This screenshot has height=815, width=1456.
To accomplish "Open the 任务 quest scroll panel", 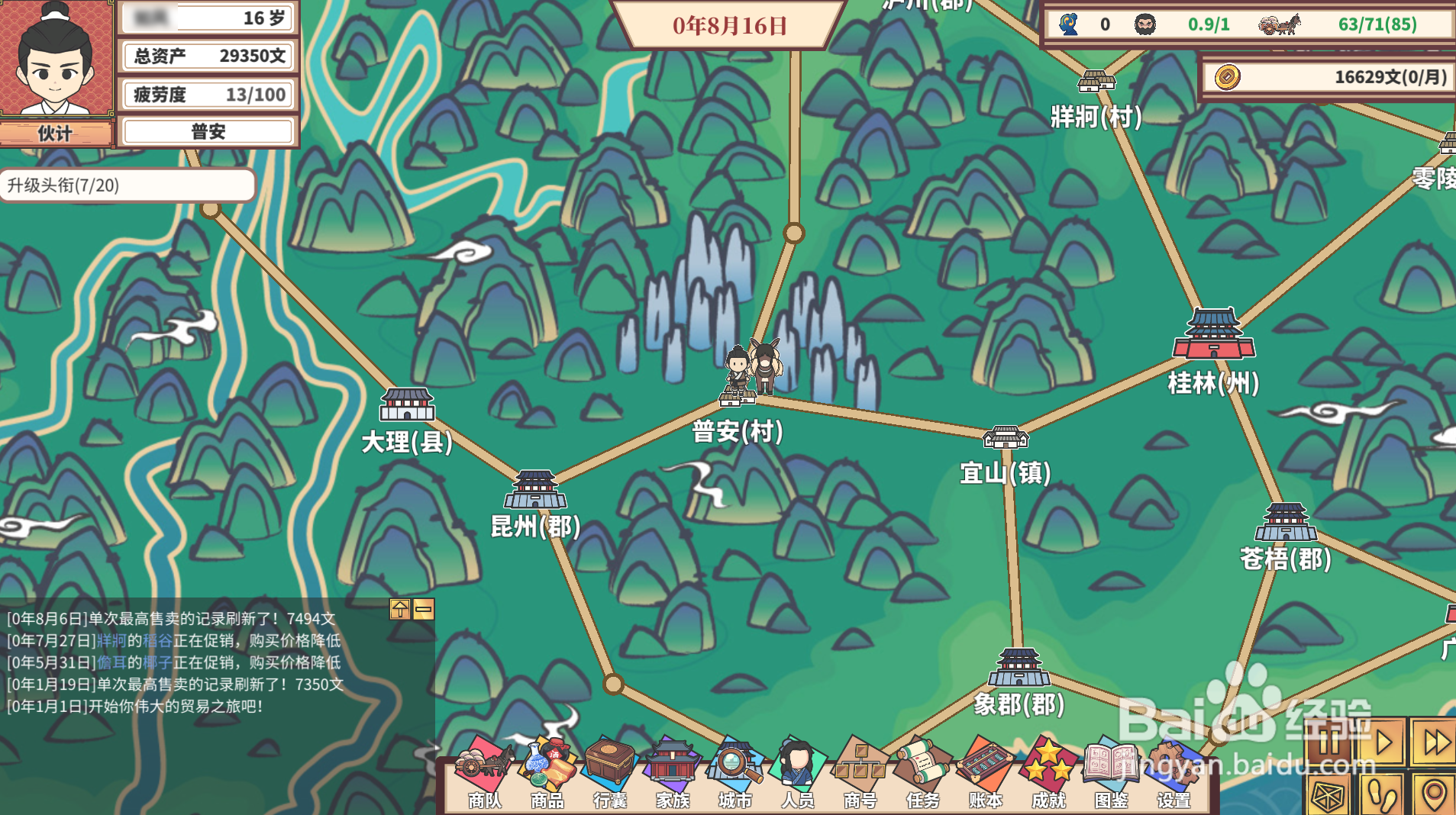I will coord(924,771).
